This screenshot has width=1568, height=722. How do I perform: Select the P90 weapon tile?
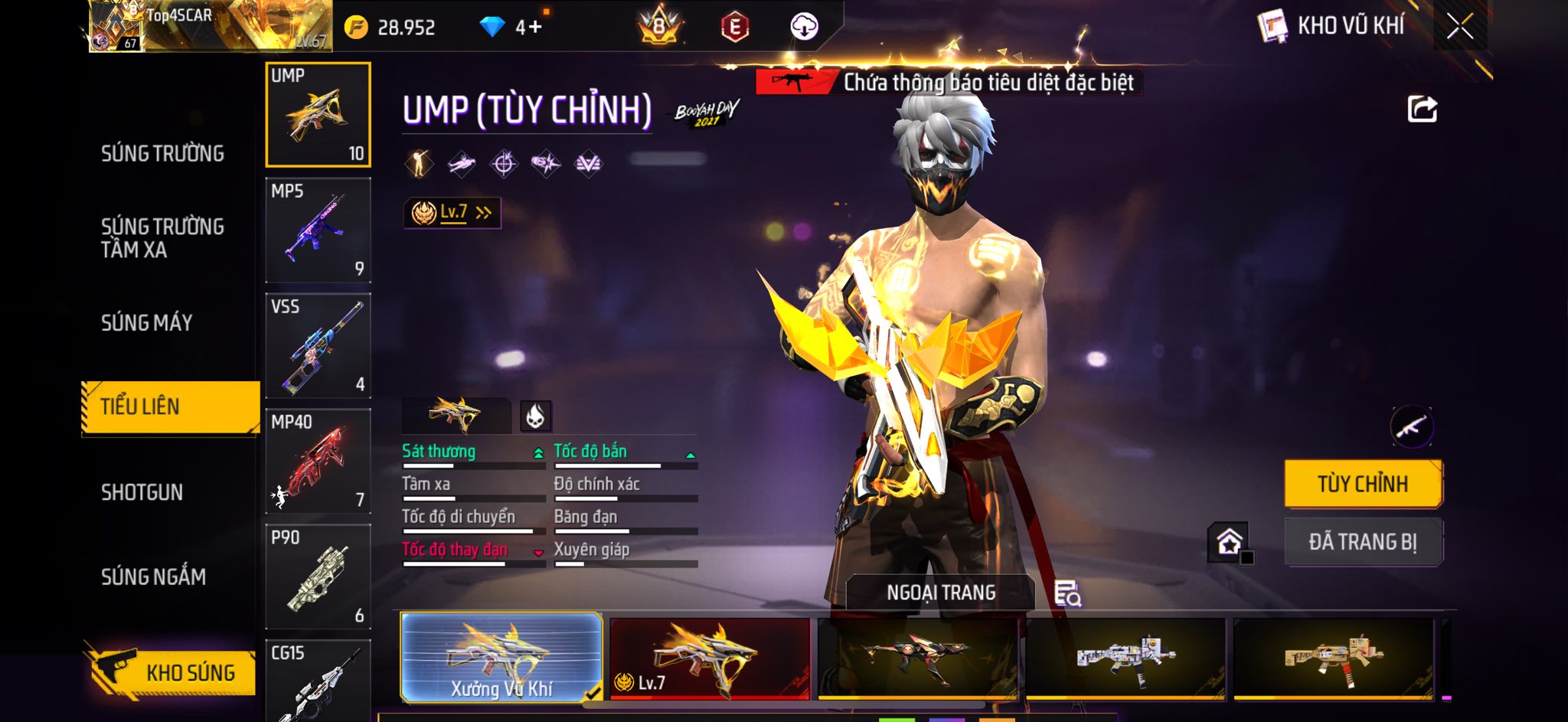coord(318,577)
